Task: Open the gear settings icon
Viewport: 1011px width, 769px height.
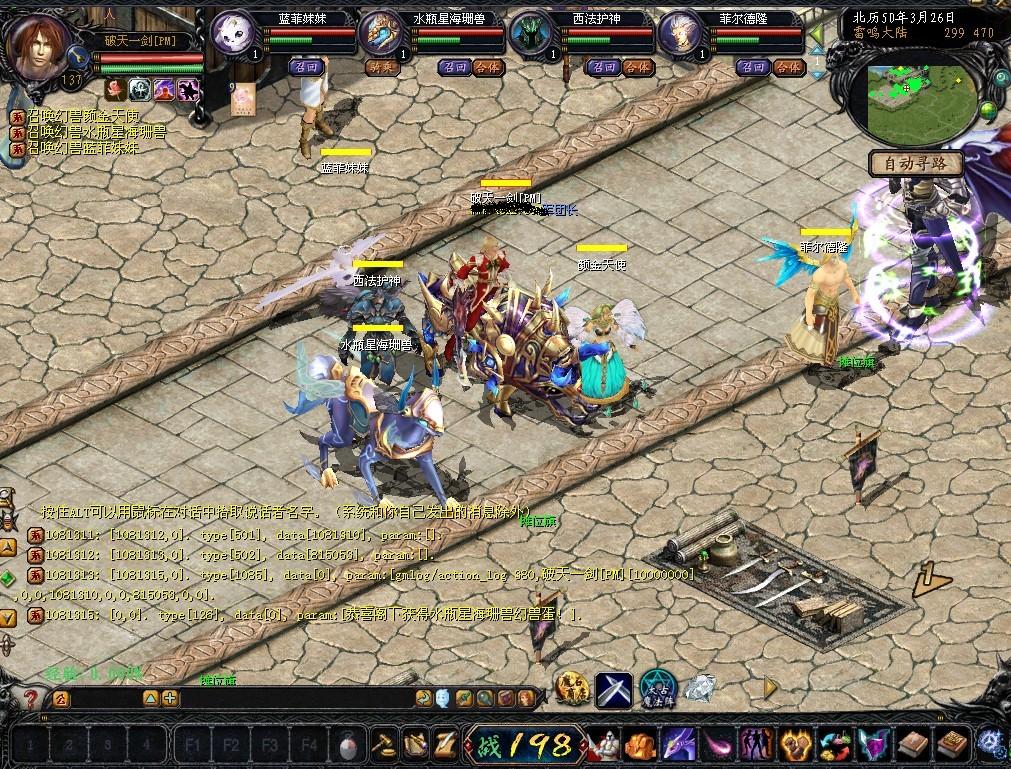Action: pyautogui.click(x=992, y=743)
